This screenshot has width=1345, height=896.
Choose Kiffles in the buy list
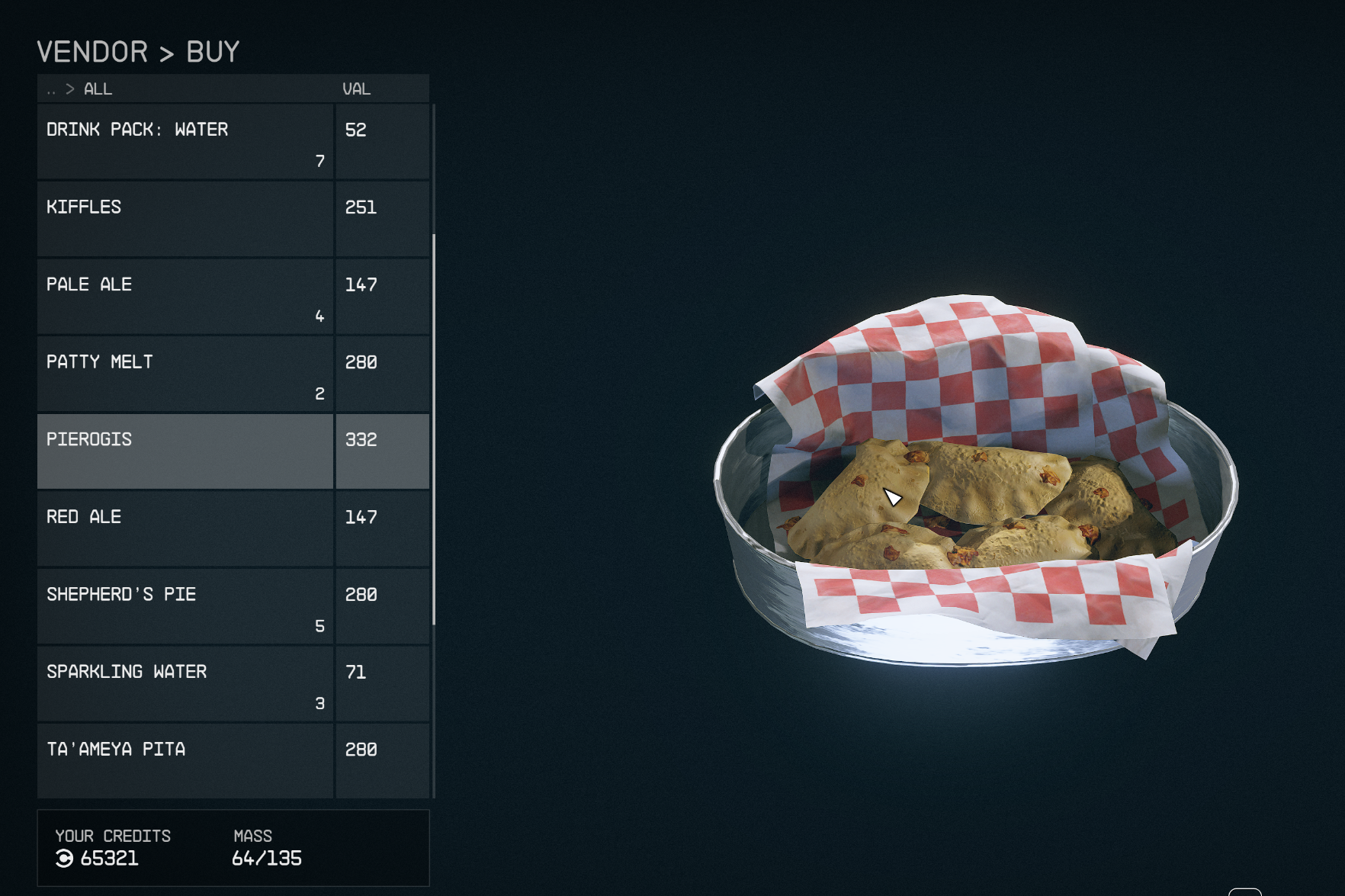[185, 220]
